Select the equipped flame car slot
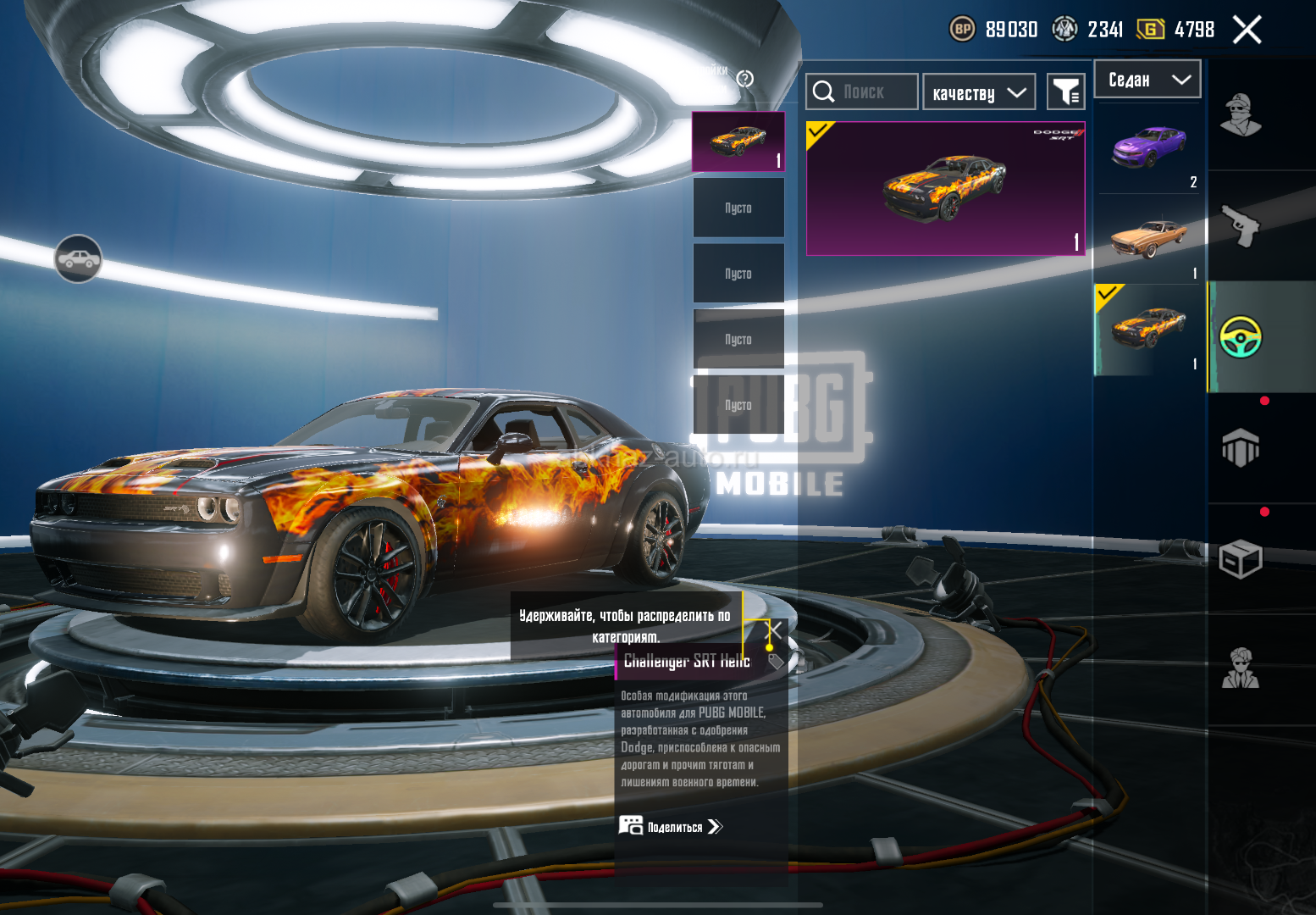Screen dimensions: 1316x915 [738, 141]
